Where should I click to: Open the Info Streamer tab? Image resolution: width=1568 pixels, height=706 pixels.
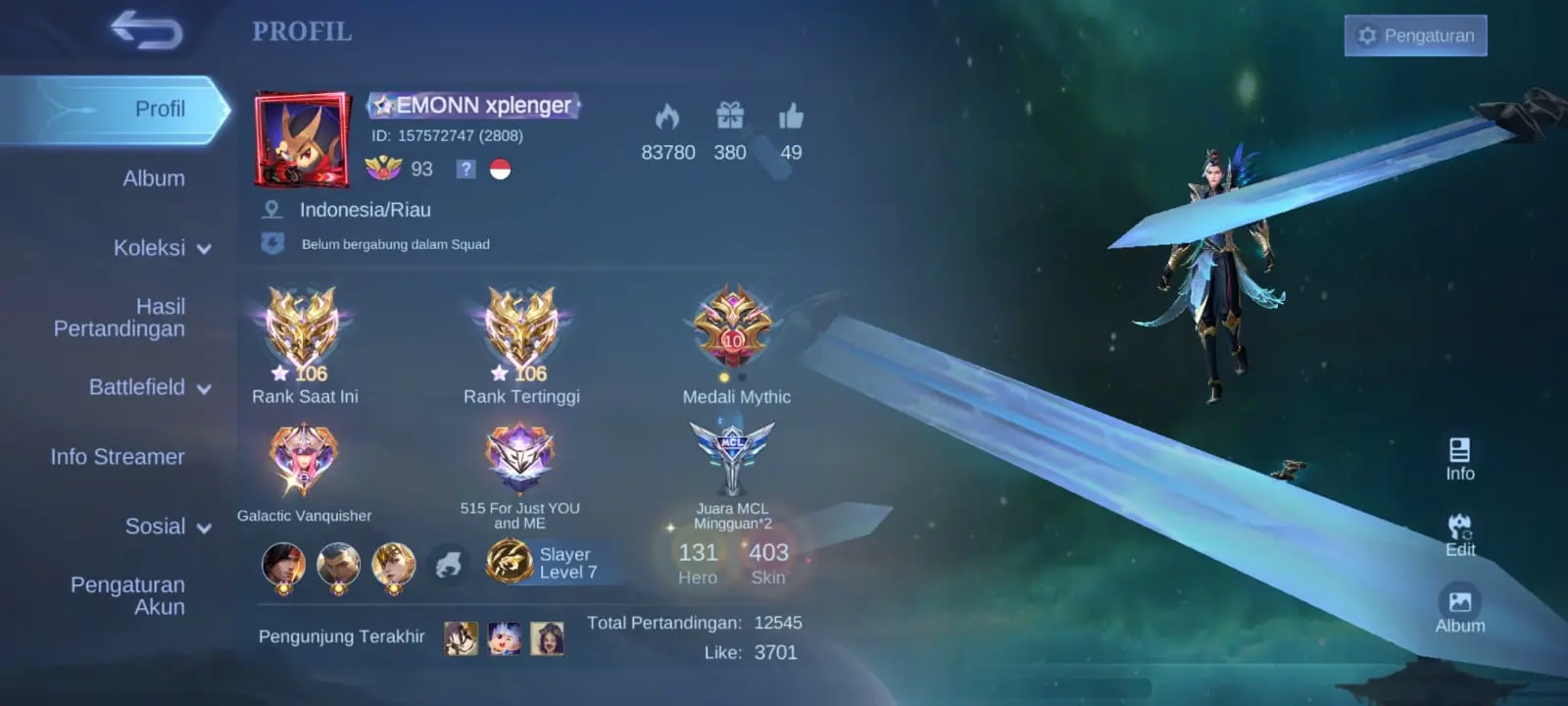[x=118, y=457]
